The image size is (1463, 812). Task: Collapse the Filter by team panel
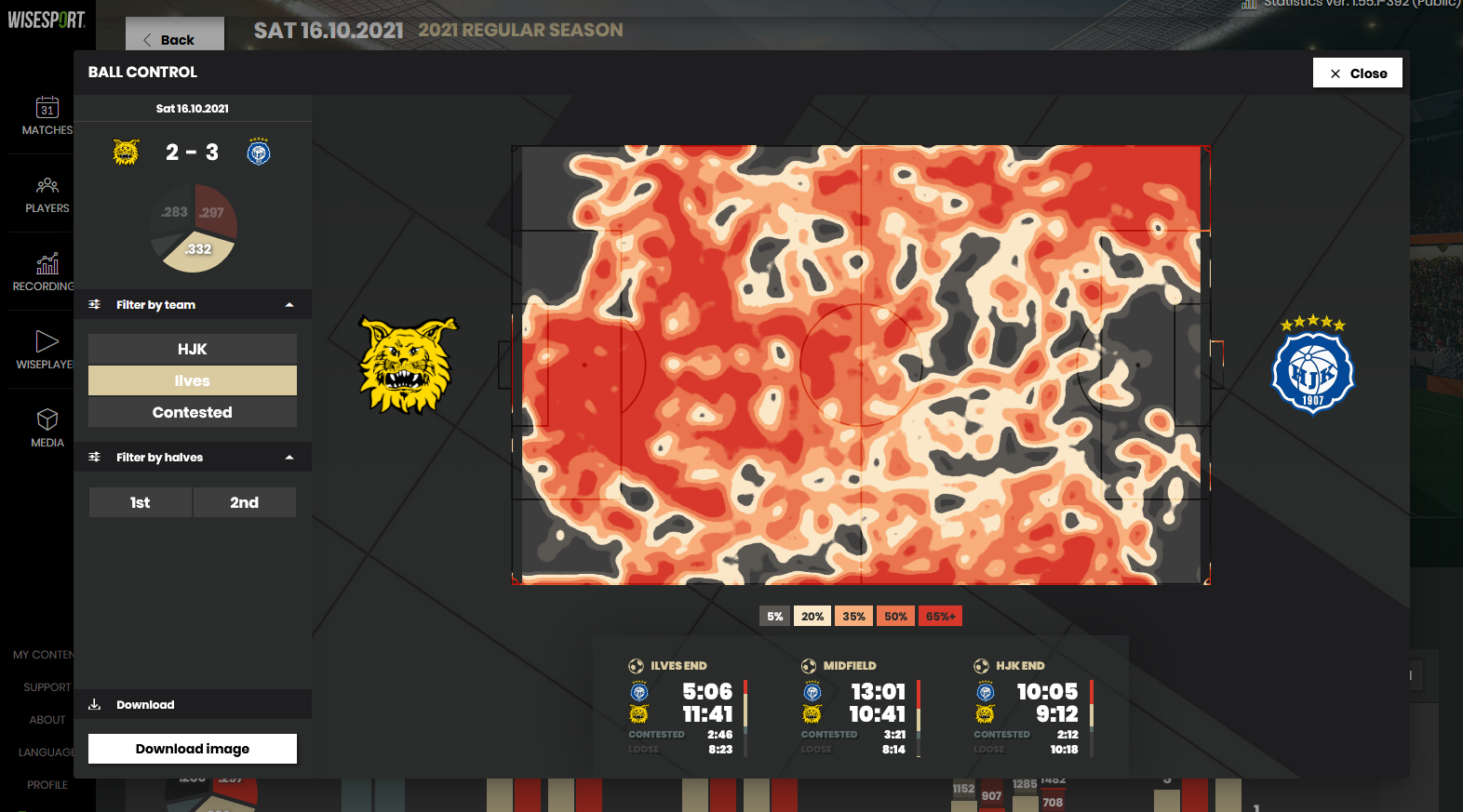click(x=290, y=304)
